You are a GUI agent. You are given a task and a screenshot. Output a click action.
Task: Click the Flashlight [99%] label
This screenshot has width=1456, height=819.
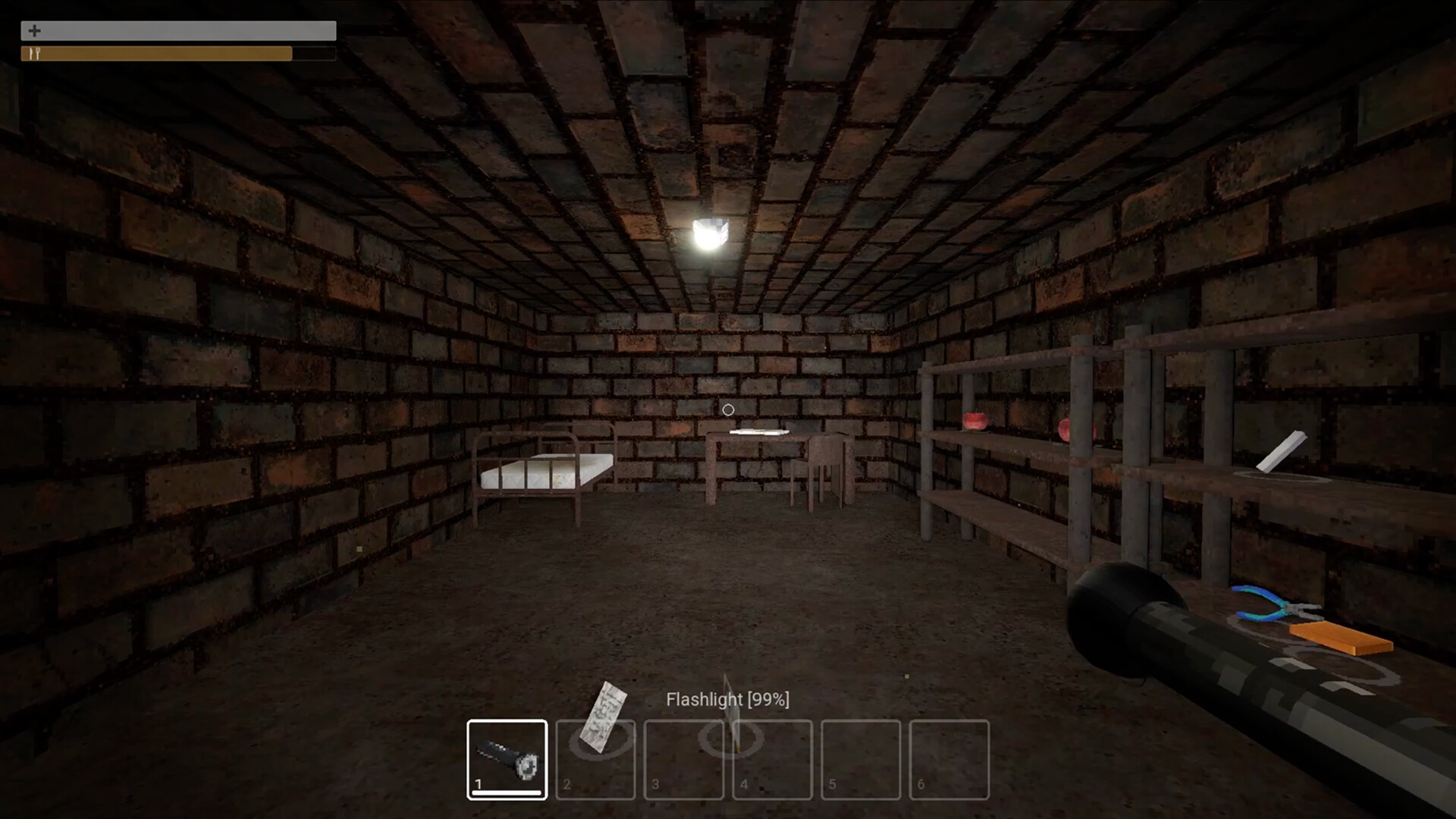point(728,698)
